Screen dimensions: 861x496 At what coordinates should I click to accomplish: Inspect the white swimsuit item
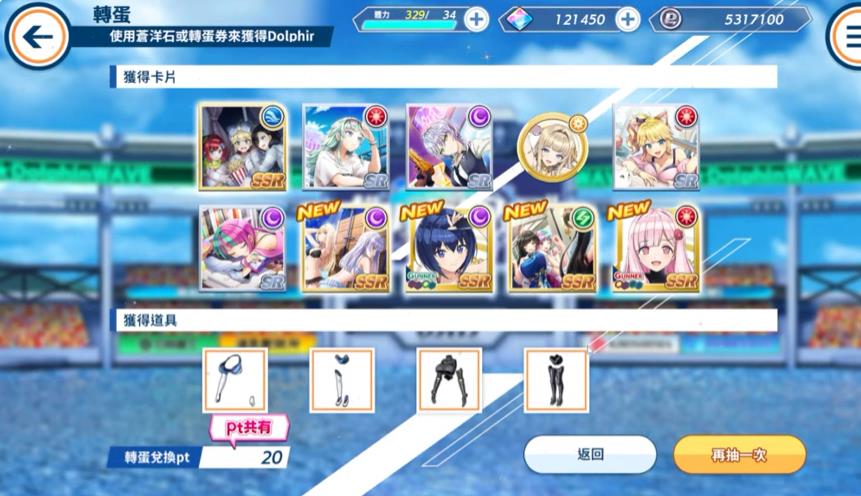pos(235,381)
